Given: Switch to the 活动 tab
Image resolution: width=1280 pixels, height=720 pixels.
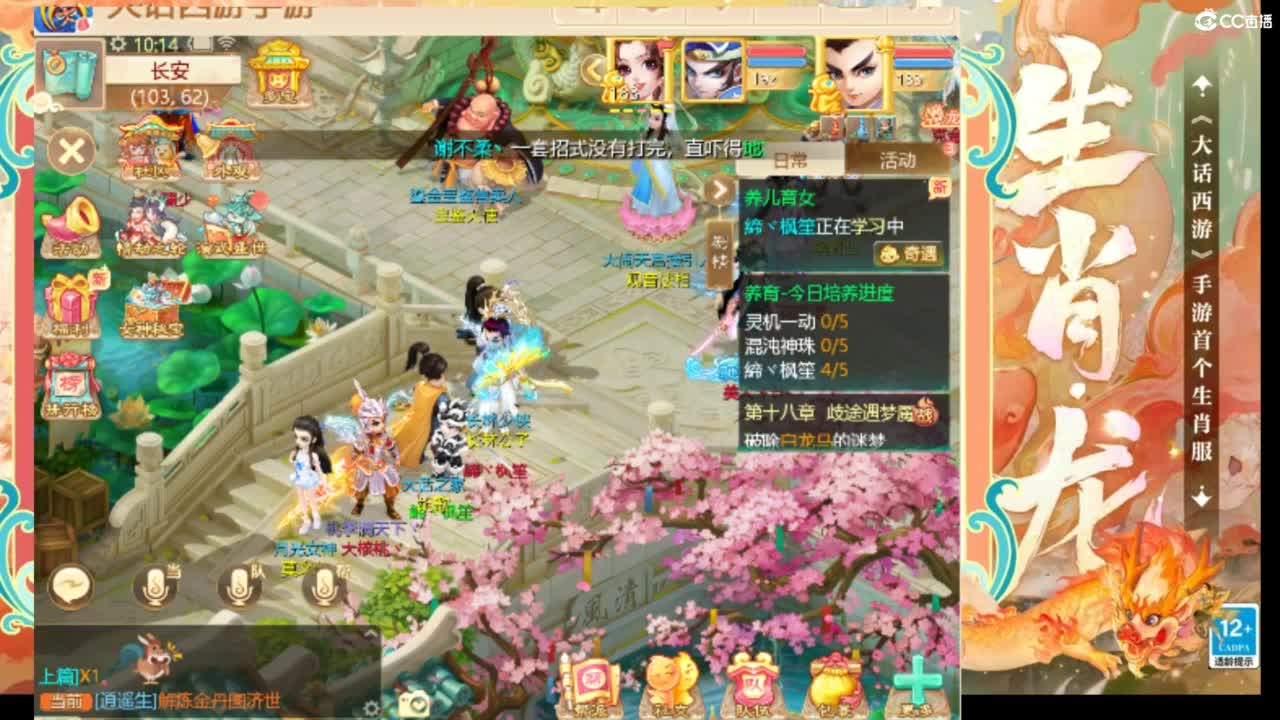Looking at the screenshot, I should (897, 160).
